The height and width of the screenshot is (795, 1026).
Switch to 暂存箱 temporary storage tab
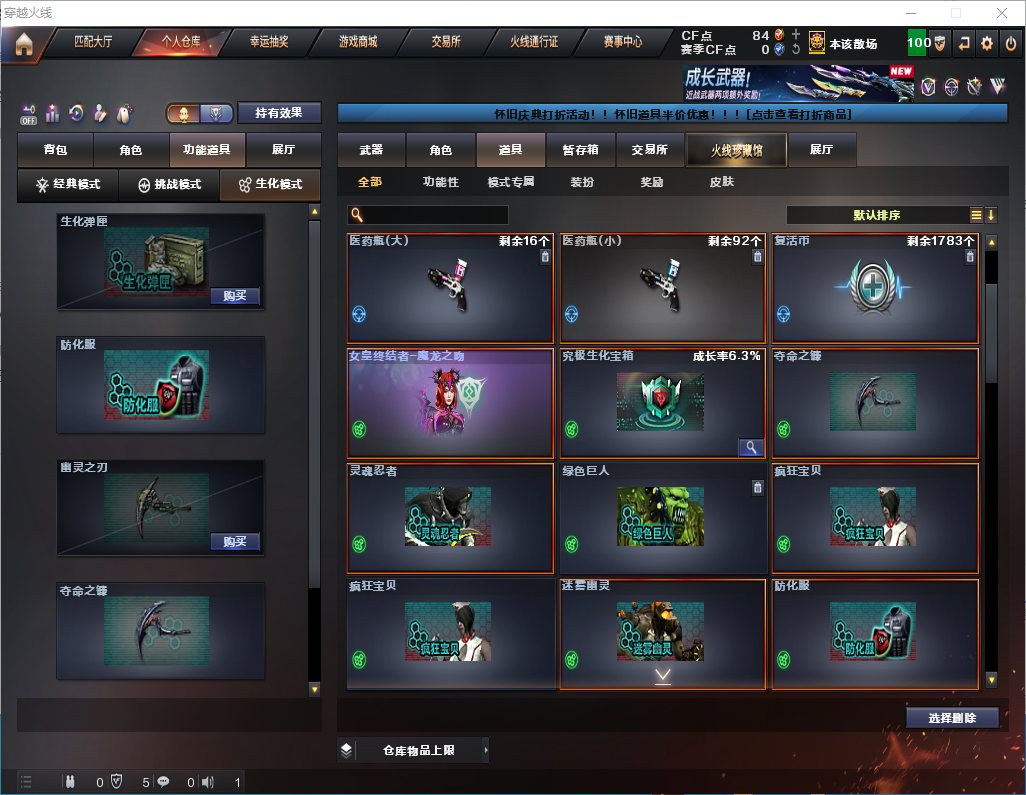point(580,150)
